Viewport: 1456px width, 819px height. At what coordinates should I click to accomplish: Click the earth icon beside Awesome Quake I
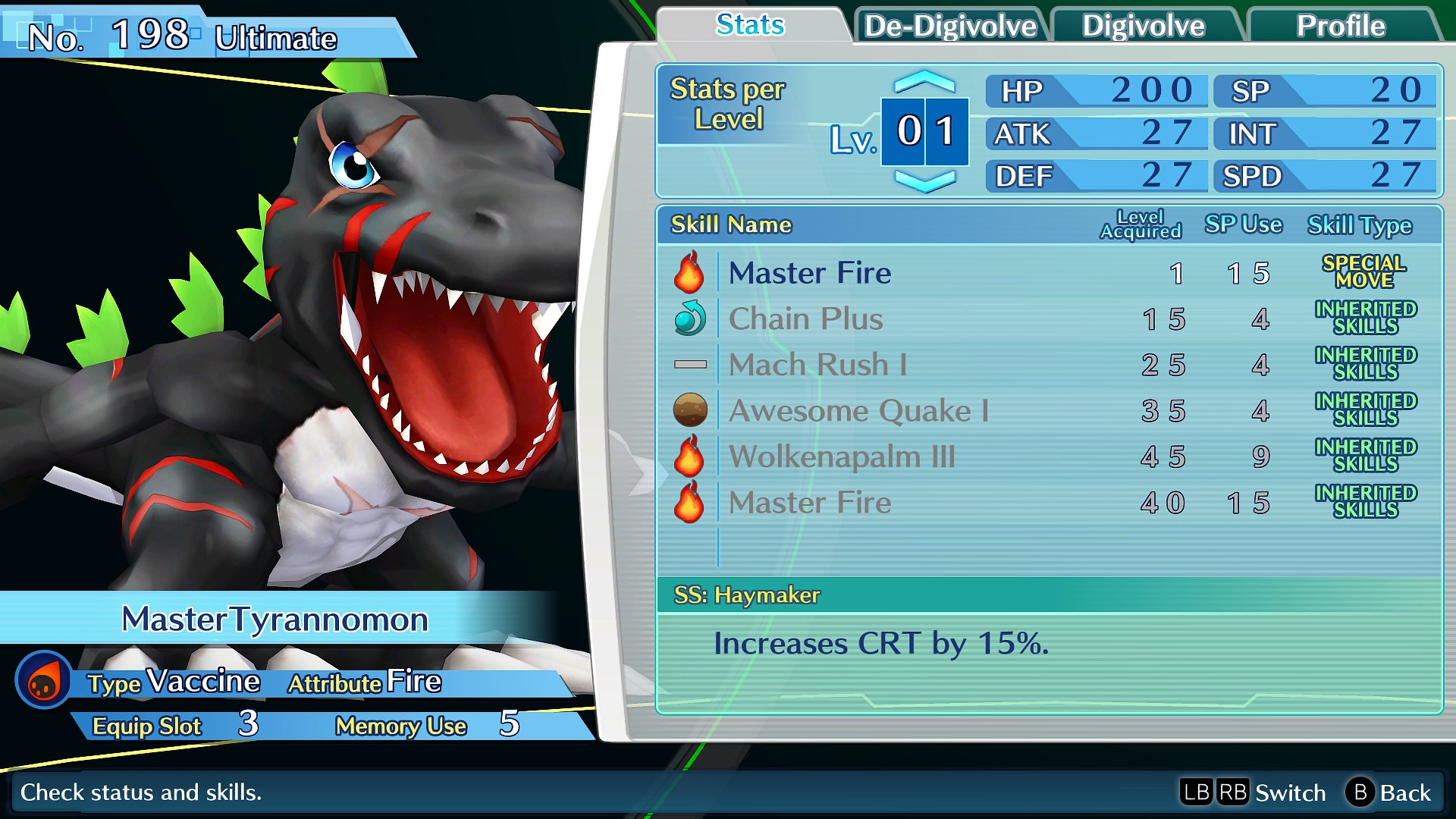click(690, 410)
